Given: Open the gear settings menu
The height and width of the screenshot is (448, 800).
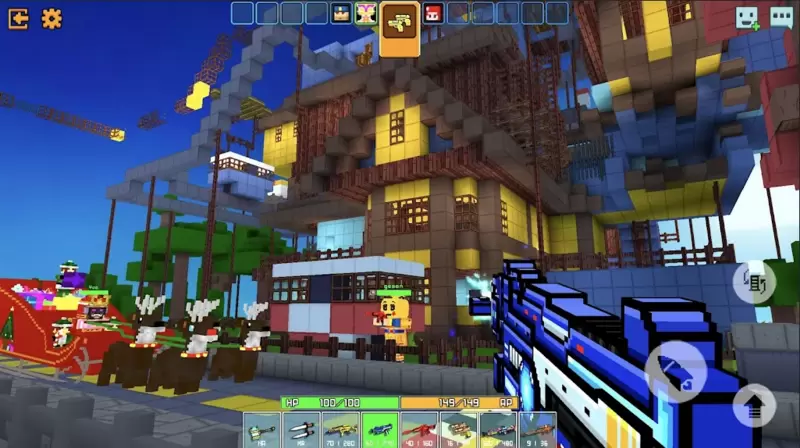Looking at the screenshot, I should [x=51, y=18].
